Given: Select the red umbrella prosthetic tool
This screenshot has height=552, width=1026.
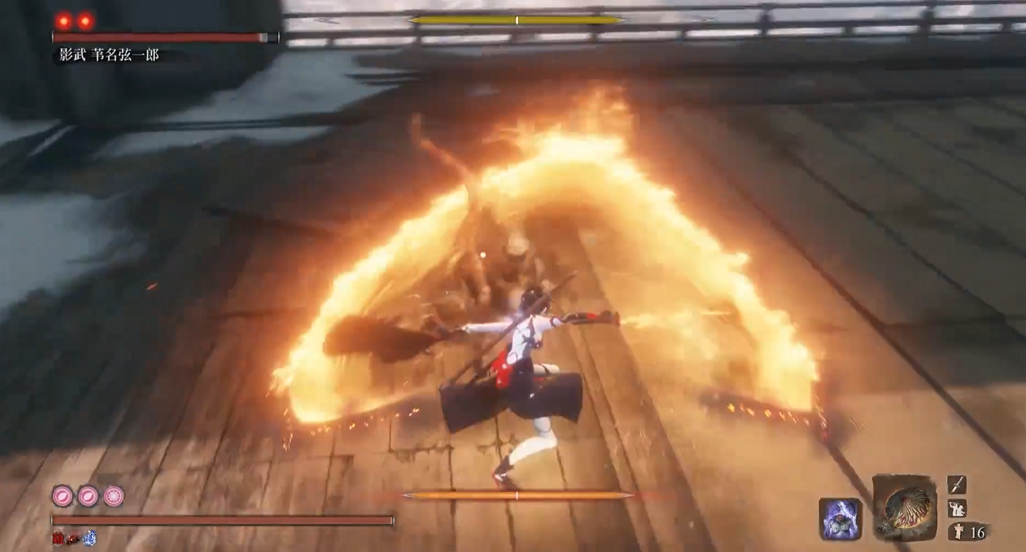Looking at the screenshot, I should (904, 507).
